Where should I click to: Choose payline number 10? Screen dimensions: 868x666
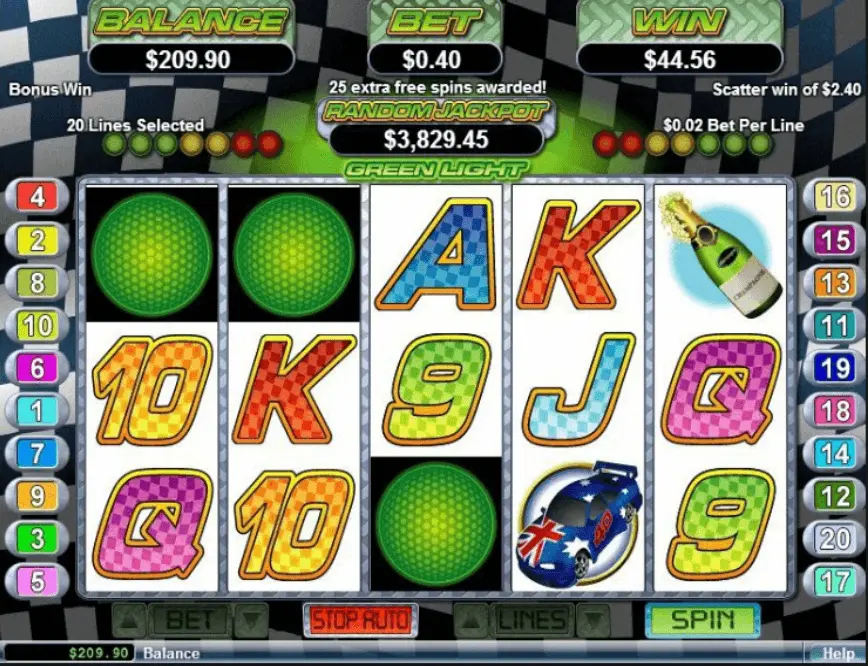37,325
